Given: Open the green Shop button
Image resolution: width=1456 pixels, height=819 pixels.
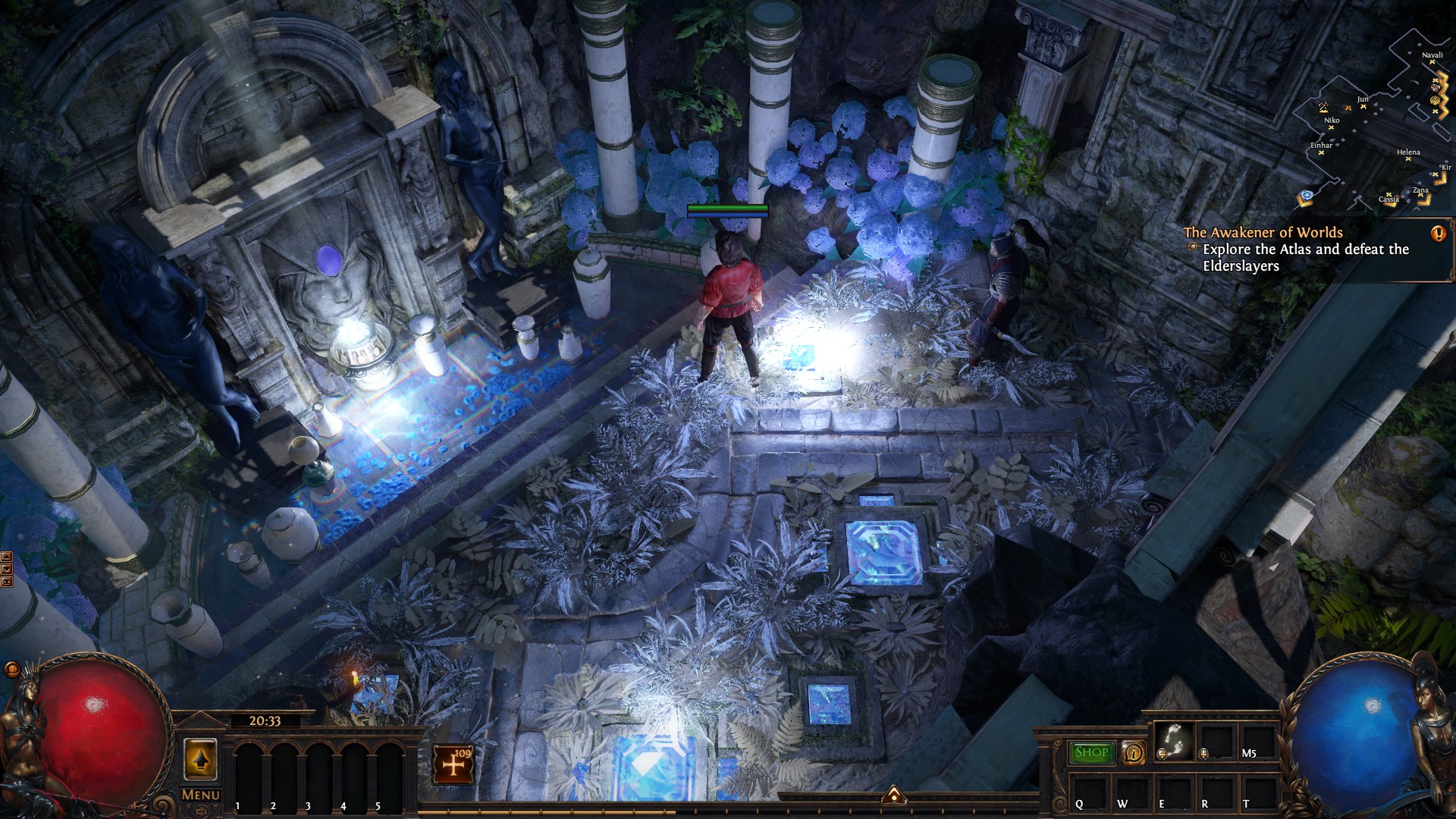Looking at the screenshot, I should pos(1091,752).
